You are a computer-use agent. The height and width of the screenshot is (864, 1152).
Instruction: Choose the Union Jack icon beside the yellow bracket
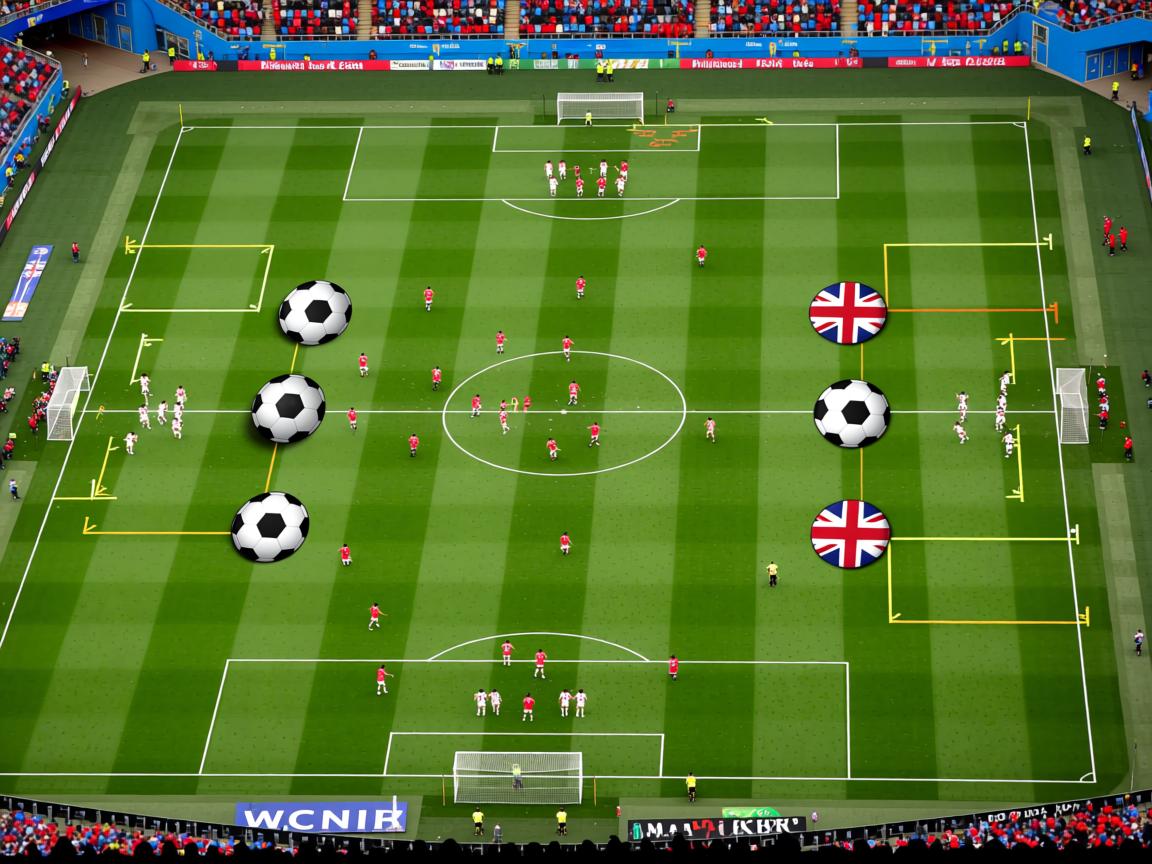[850, 534]
